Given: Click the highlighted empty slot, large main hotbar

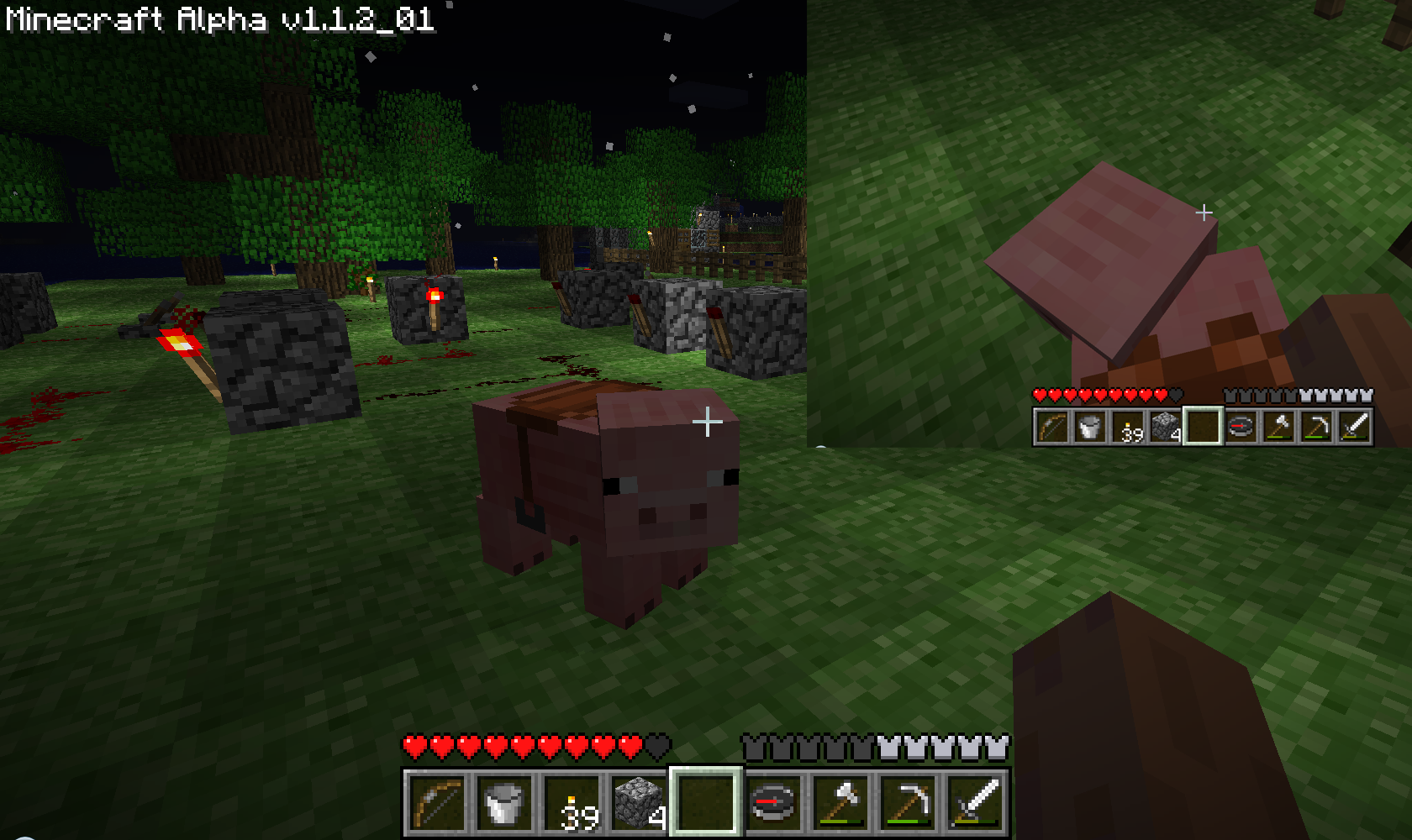Looking at the screenshot, I should coord(706,802).
